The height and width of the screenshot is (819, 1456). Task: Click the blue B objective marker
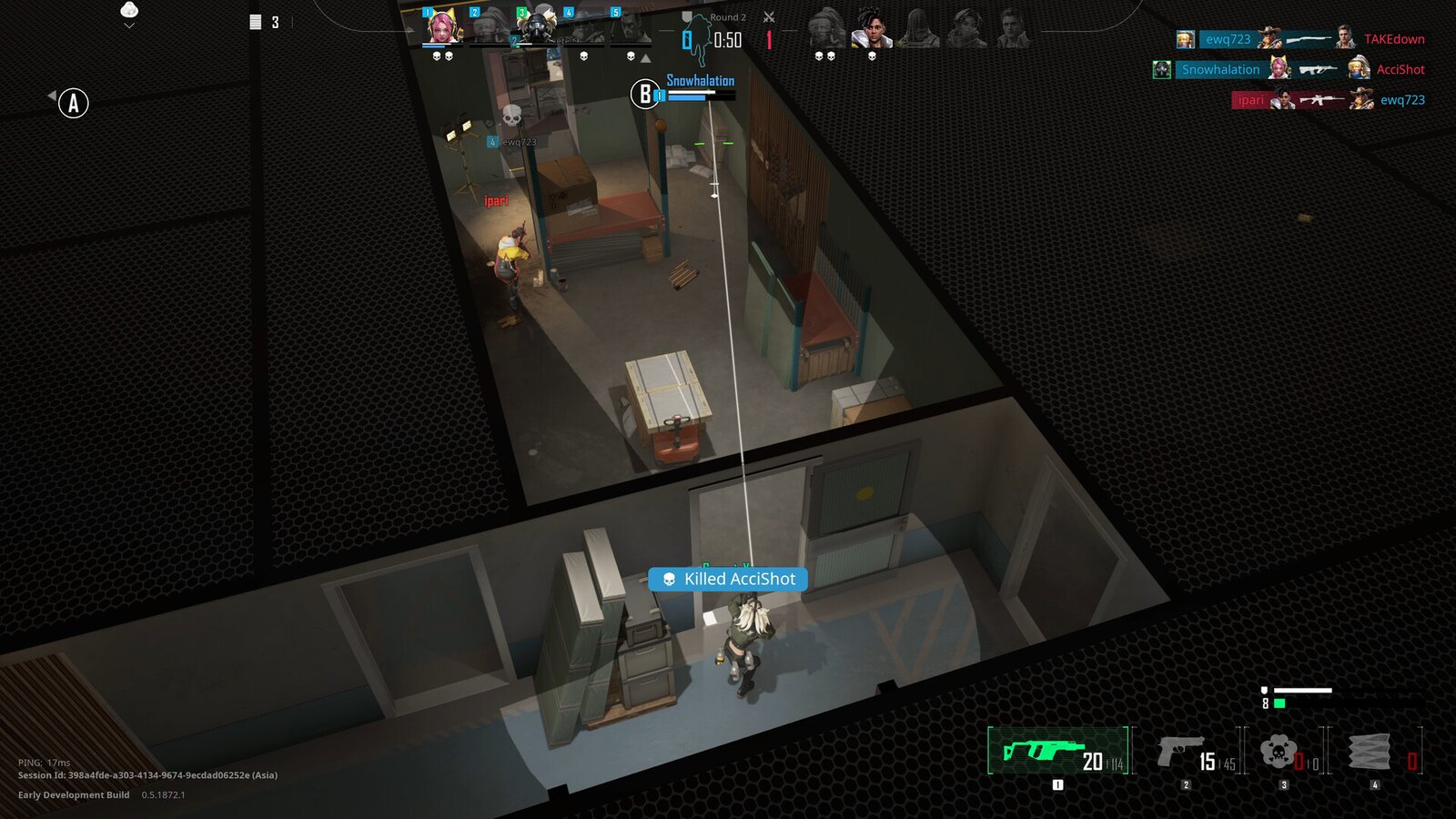pyautogui.click(x=645, y=94)
